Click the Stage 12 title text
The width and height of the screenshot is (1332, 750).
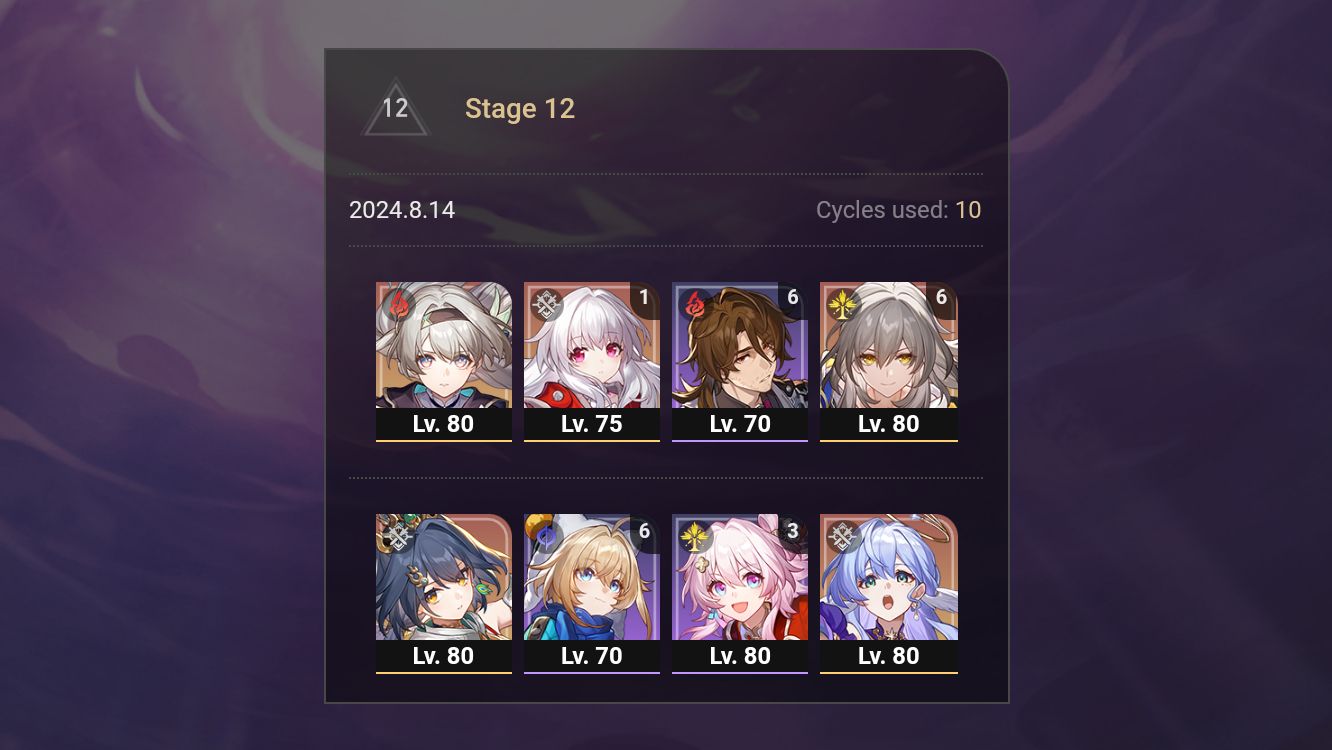[520, 108]
